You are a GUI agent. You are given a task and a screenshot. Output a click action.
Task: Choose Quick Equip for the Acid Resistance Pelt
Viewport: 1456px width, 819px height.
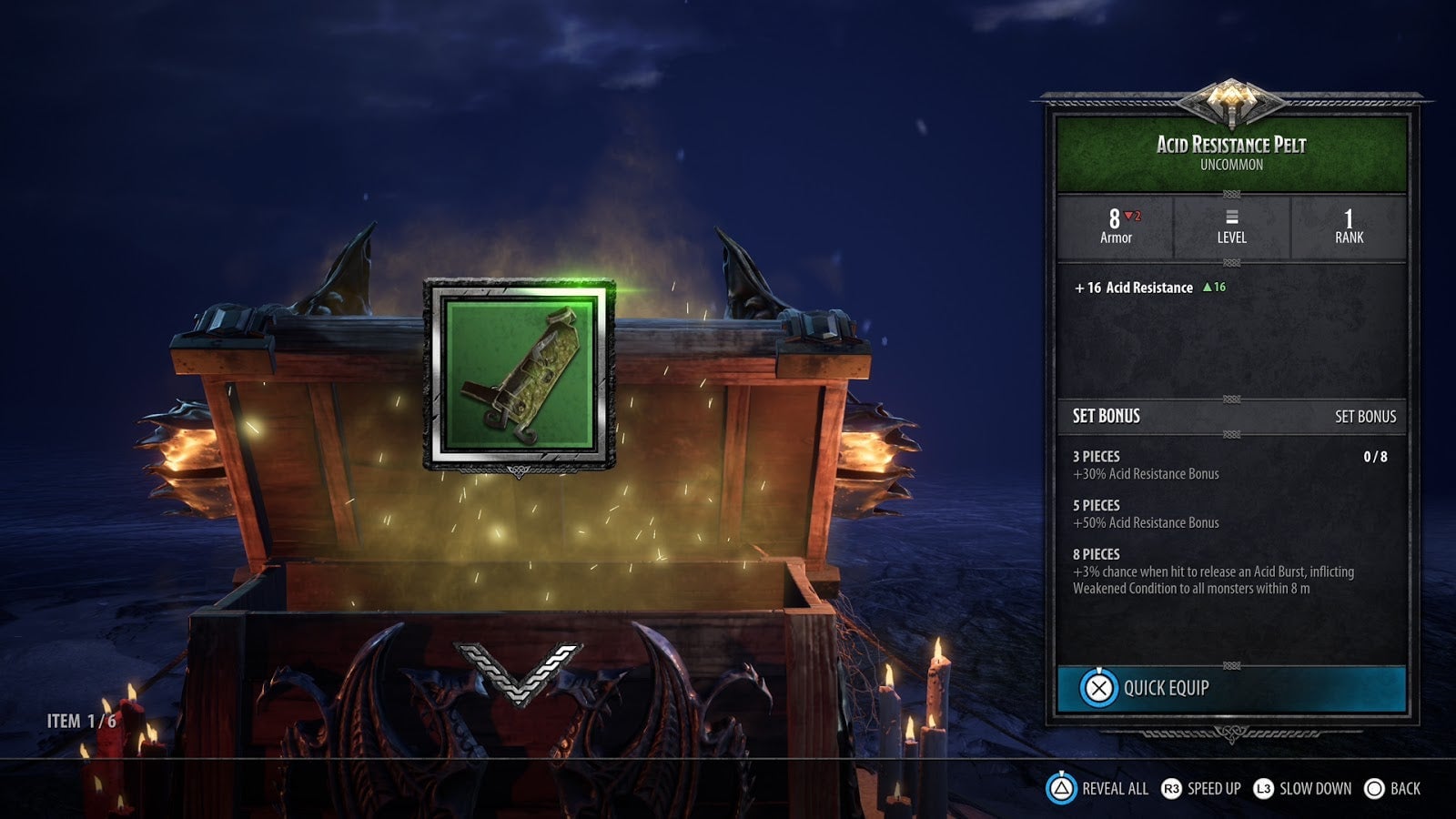pyautogui.click(x=1230, y=688)
